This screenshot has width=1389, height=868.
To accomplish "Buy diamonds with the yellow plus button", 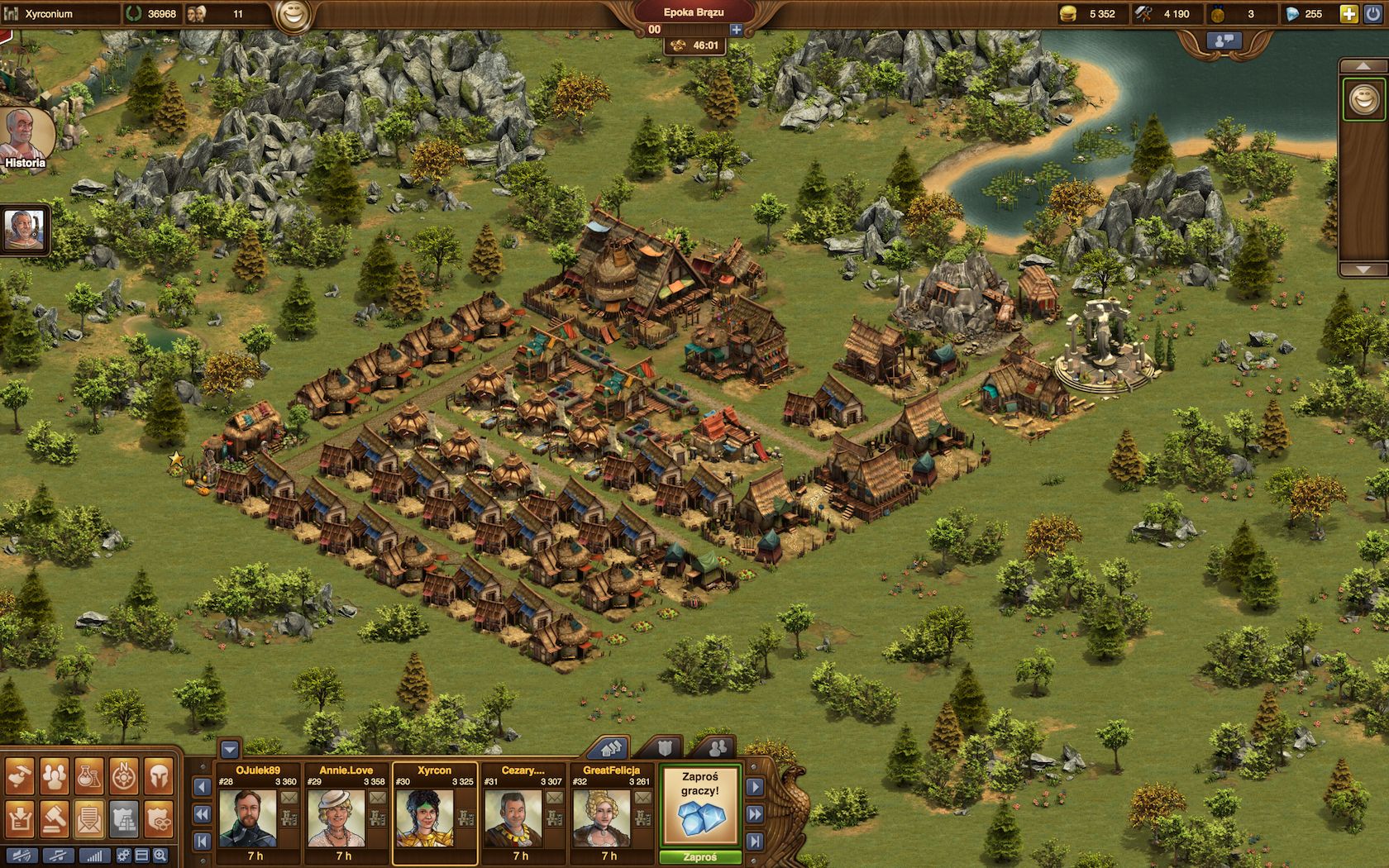I will 1348,13.
